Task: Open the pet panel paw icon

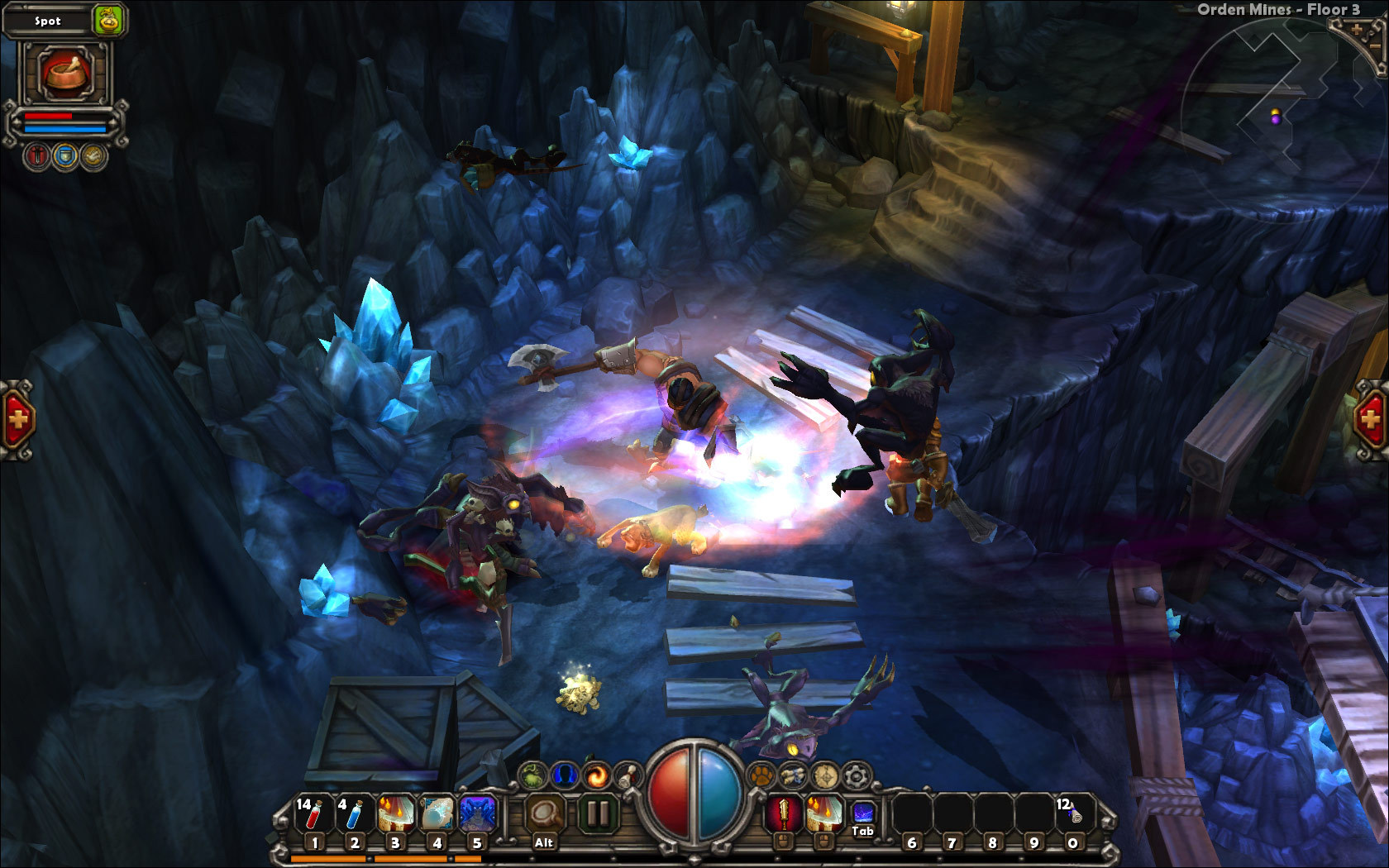Action: pyautogui.click(x=761, y=775)
